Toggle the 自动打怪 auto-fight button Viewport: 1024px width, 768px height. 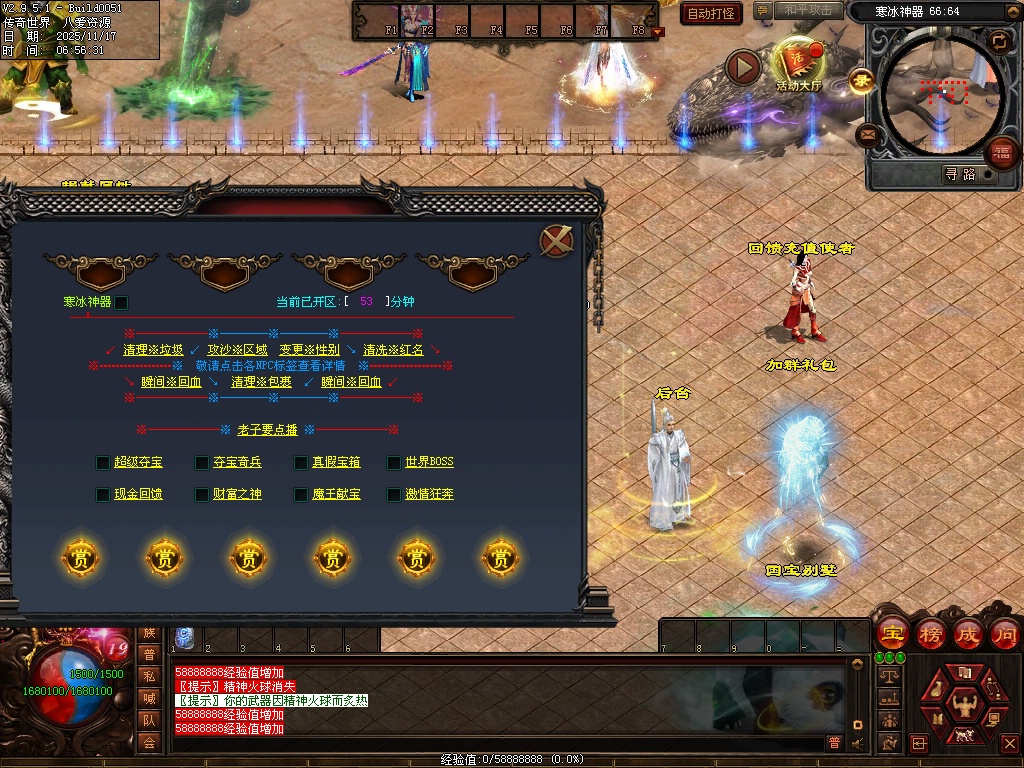(x=712, y=13)
